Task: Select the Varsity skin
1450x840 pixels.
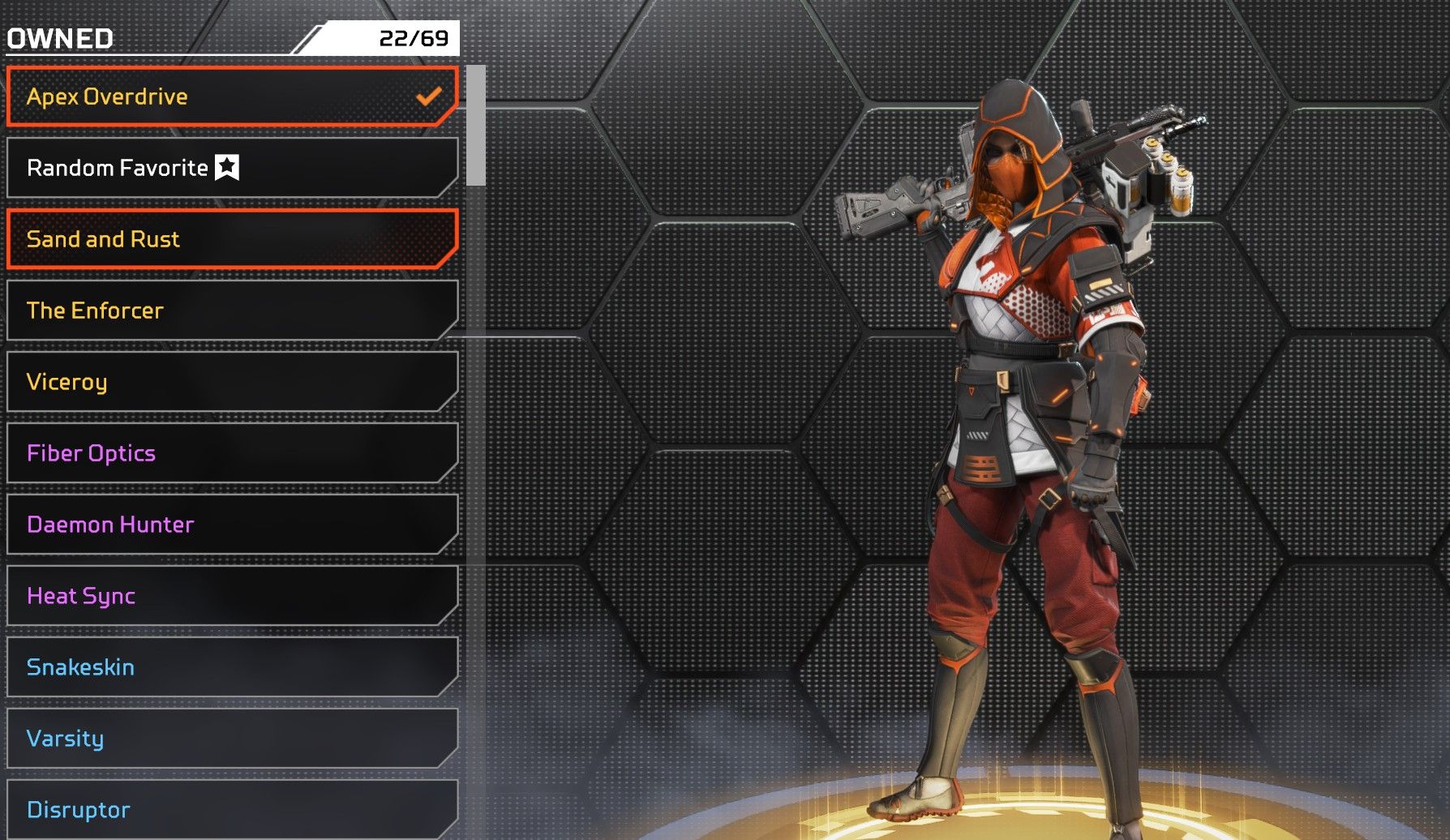Action: 231,739
